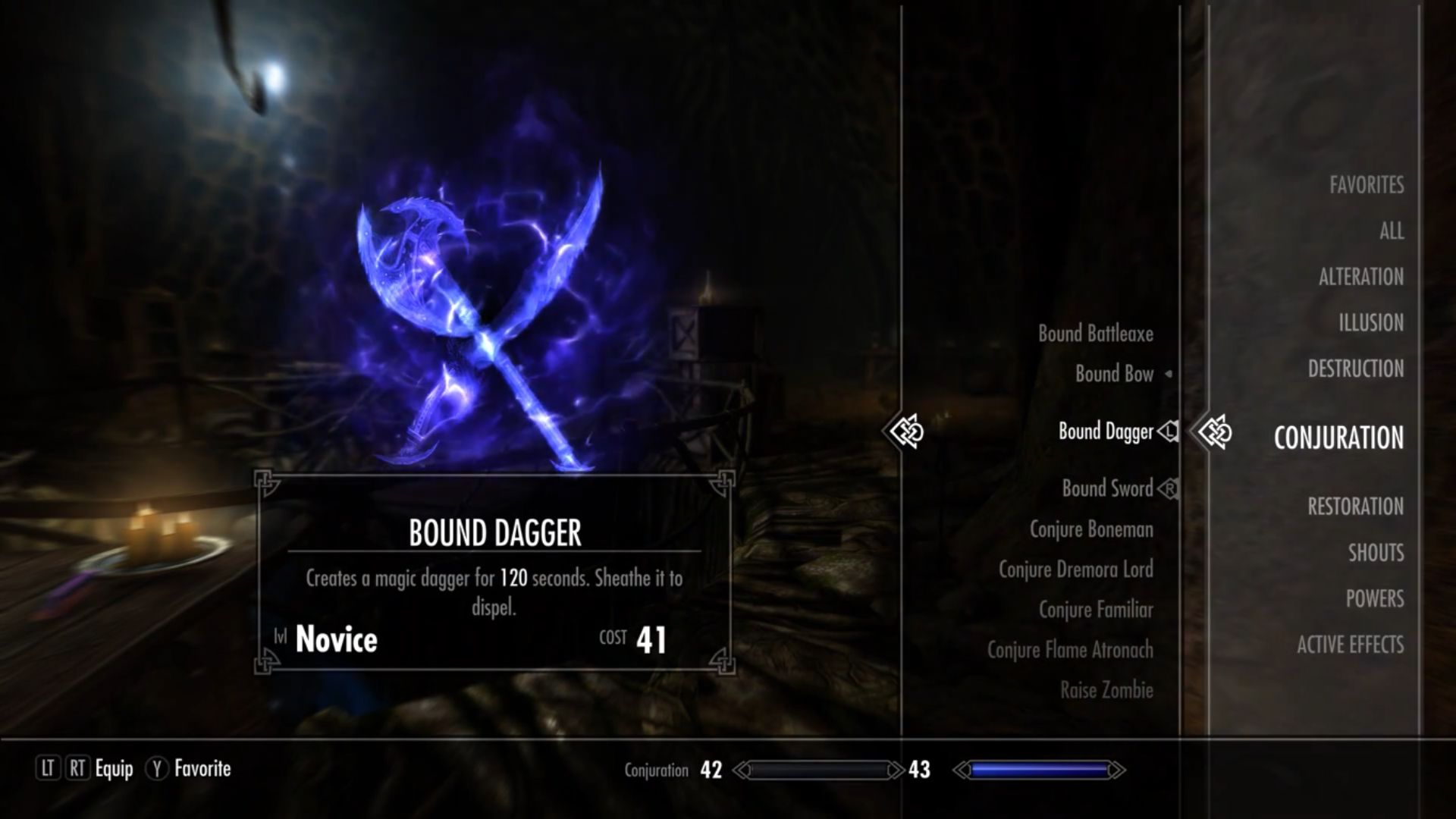Switch to the Alteration school
This screenshot has width=1456, height=819.
(x=1360, y=277)
